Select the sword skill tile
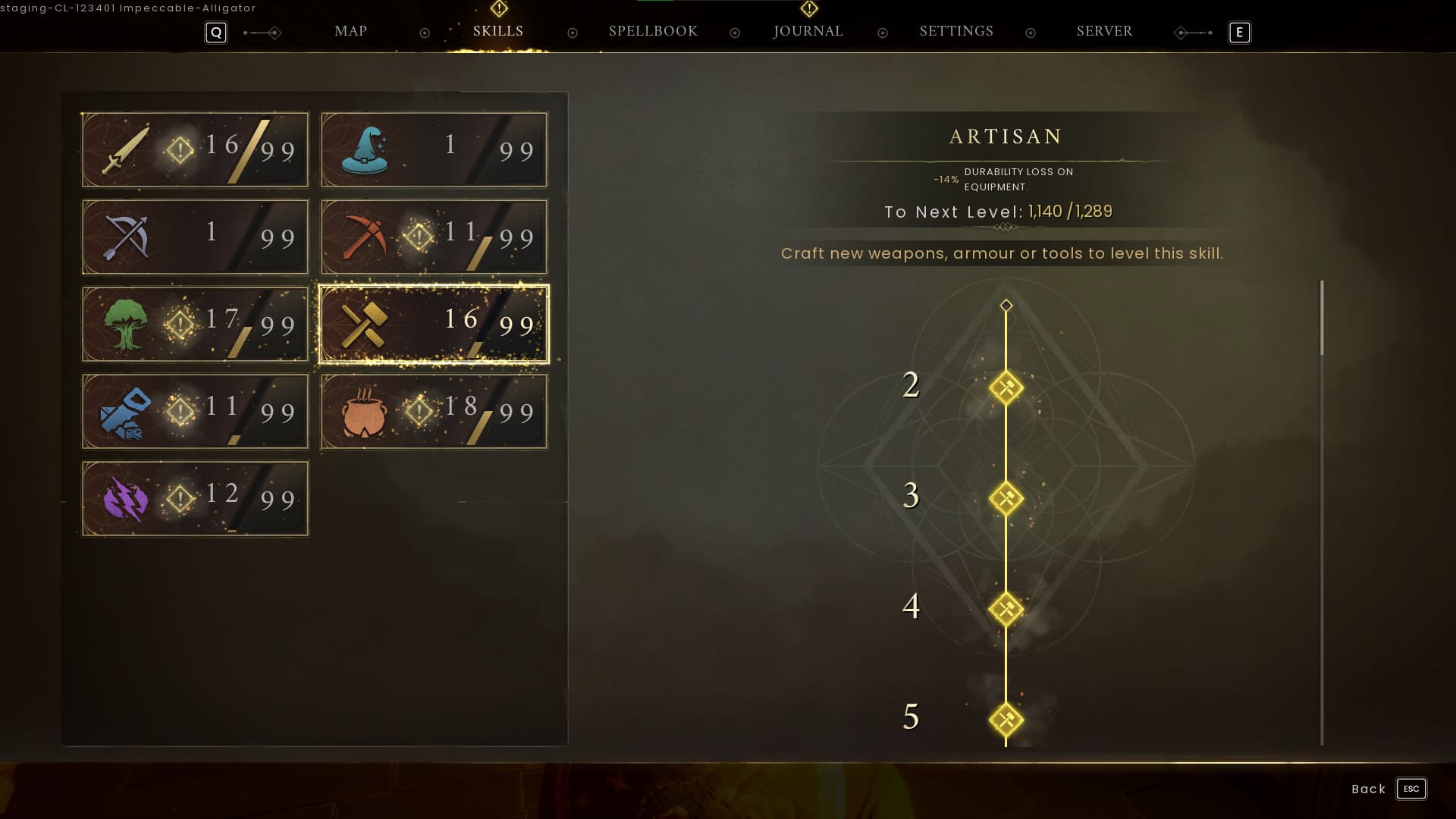This screenshot has height=819, width=1456. tap(195, 150)
